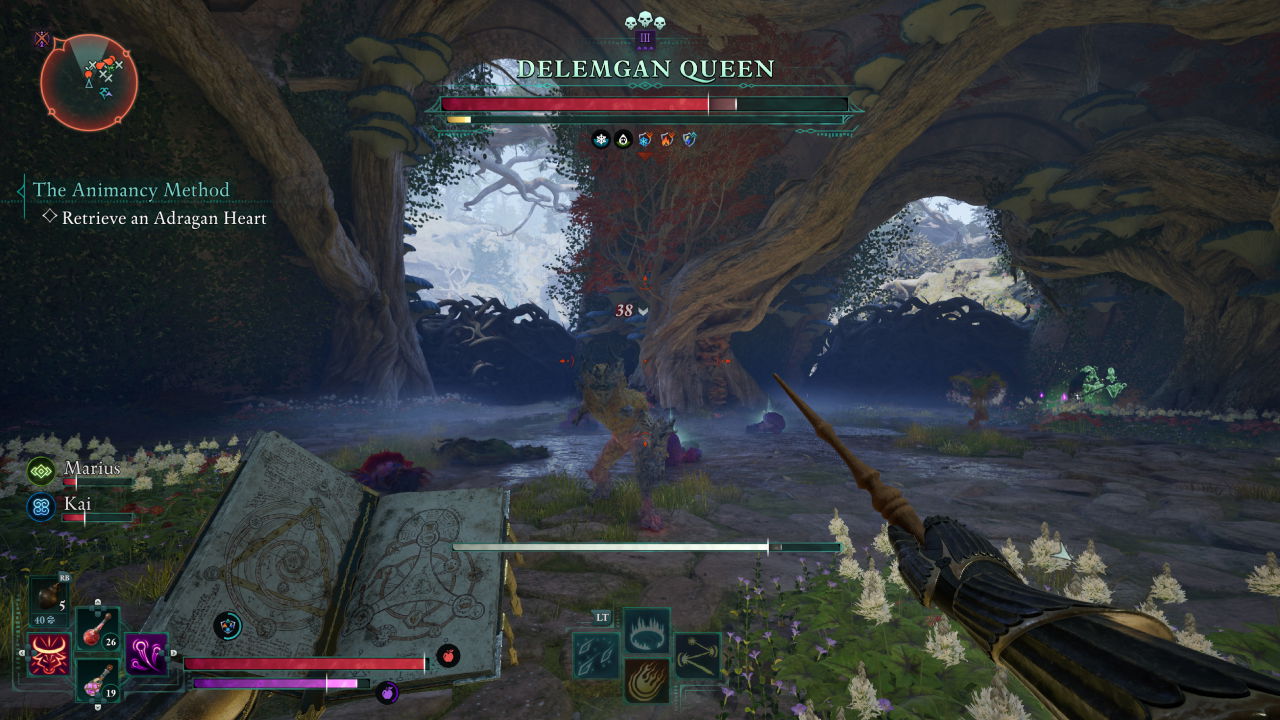Image resolution: width=1280 pixels, height=720 pixels.
Task: Activate the purple swirling wisps ability
Action: tap(147, 655)
